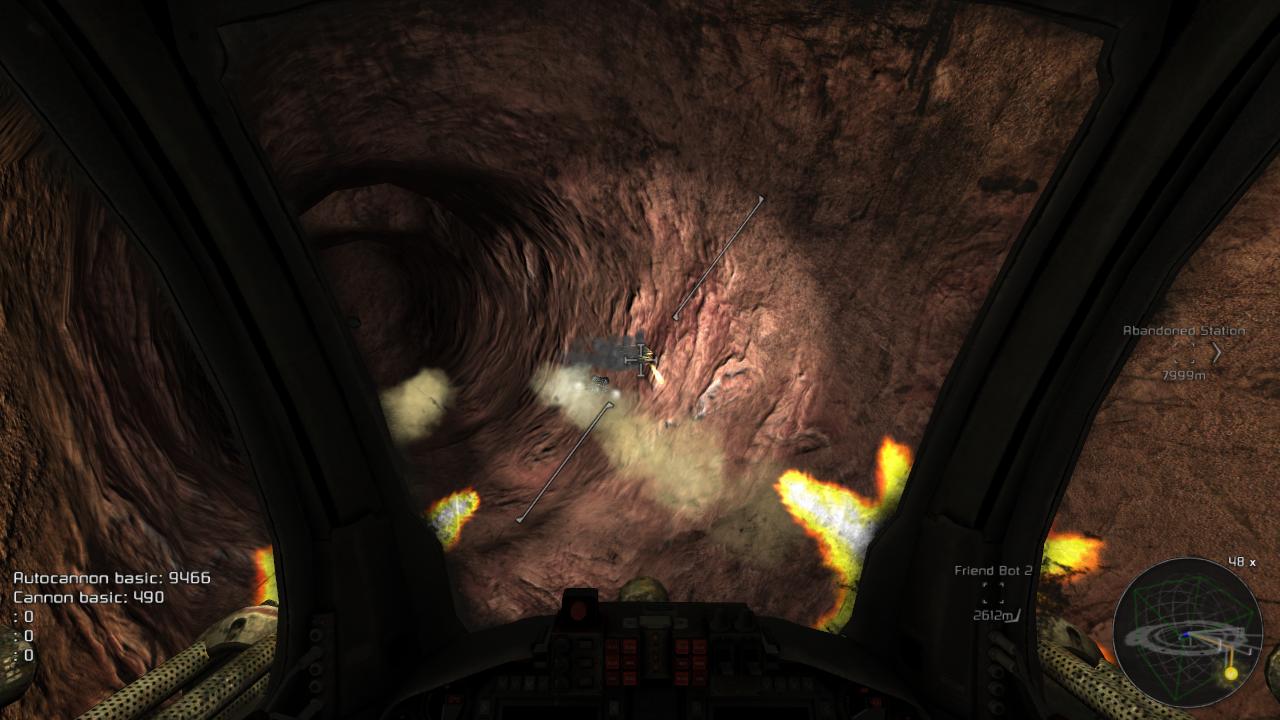Click the blue player marker inside radar
The width and height of the screenshot is (1280, 720).
pos(1186,634)
